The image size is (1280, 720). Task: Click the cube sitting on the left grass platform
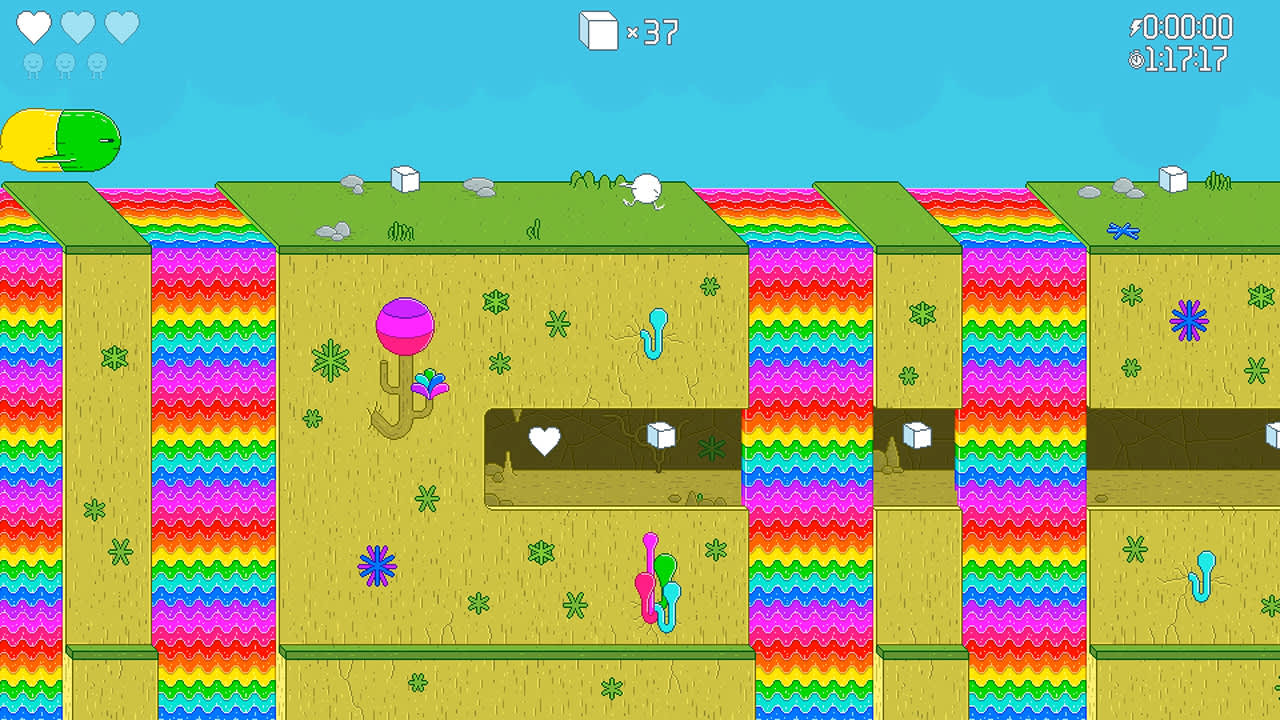tap(405, 180)
